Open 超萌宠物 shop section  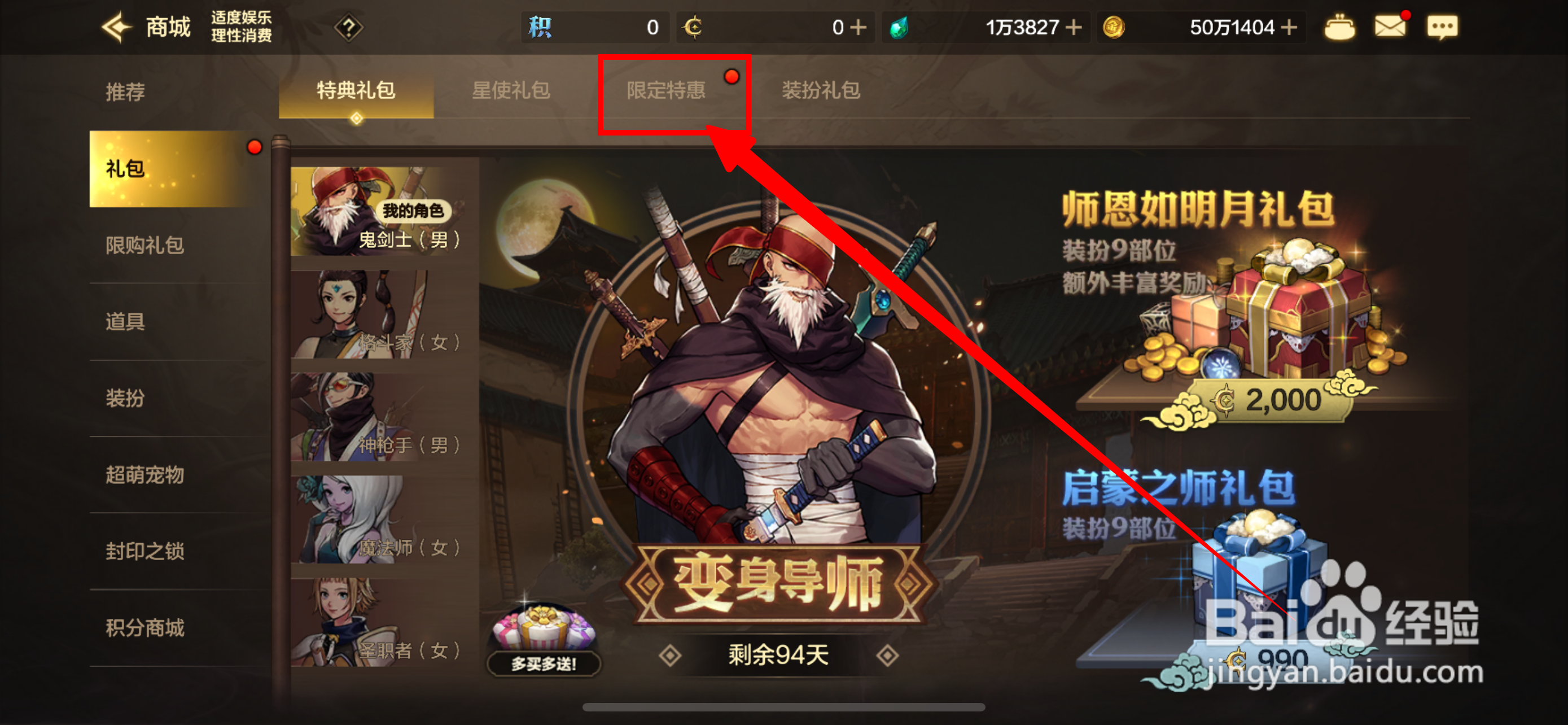[144, 476]
